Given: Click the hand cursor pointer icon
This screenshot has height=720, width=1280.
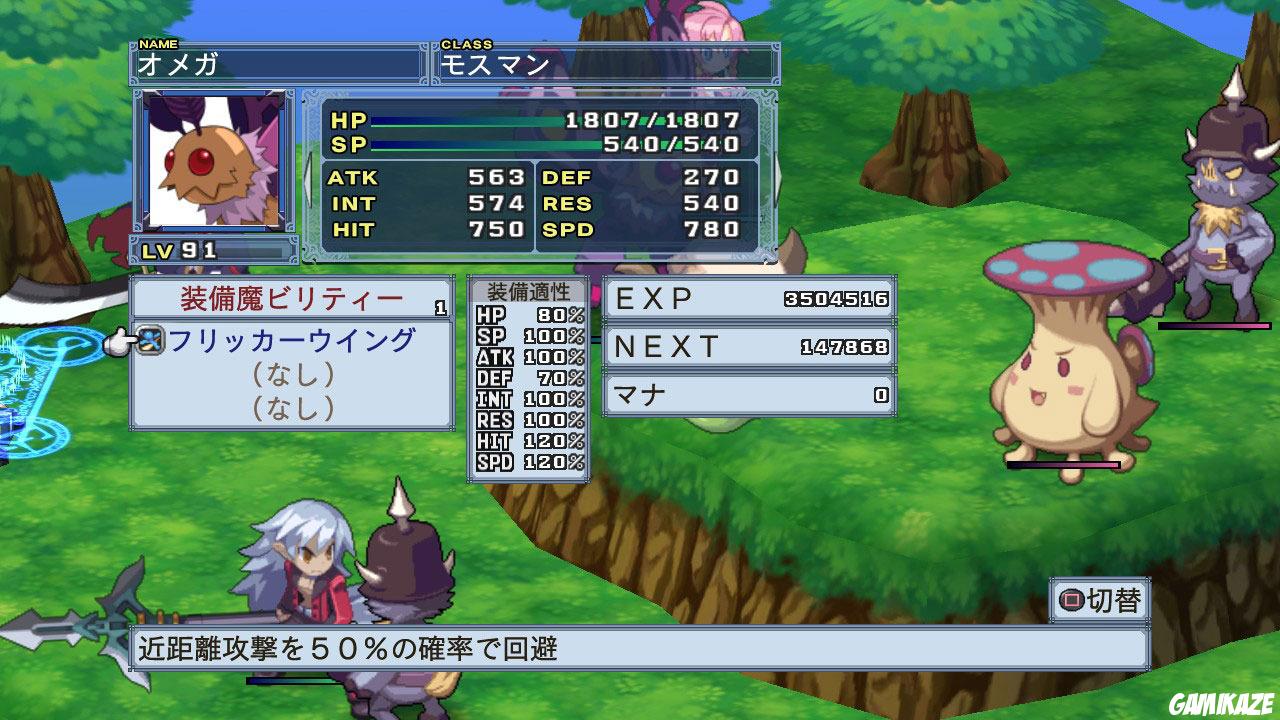Looking at the screenshot, I should [120, 340].
